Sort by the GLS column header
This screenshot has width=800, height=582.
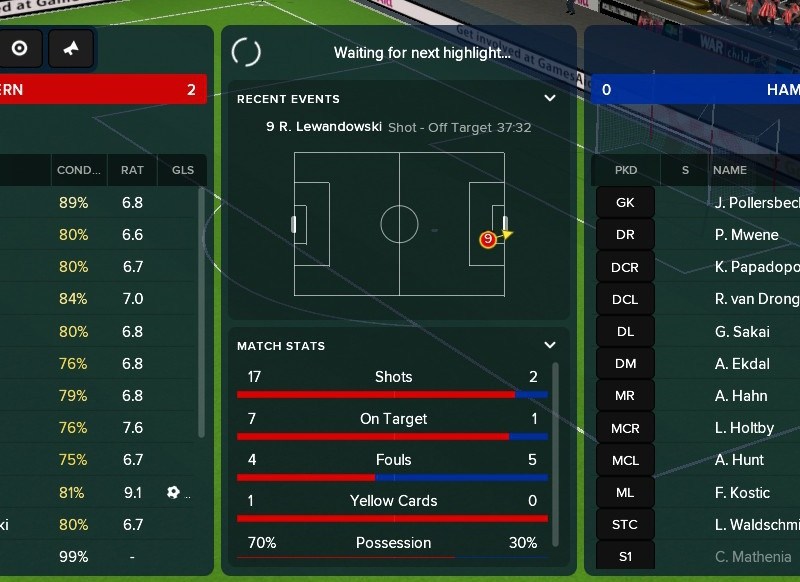point(183,170)
